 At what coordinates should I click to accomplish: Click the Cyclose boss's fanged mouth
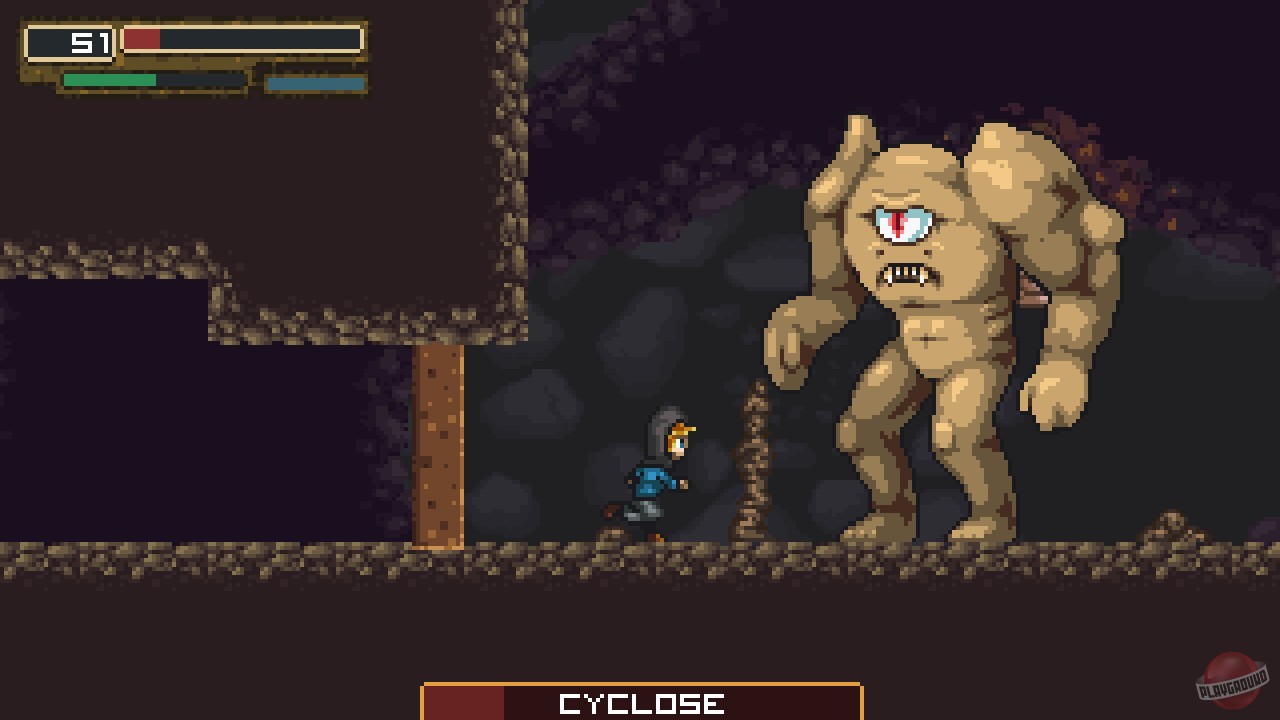tap(905, 275)
